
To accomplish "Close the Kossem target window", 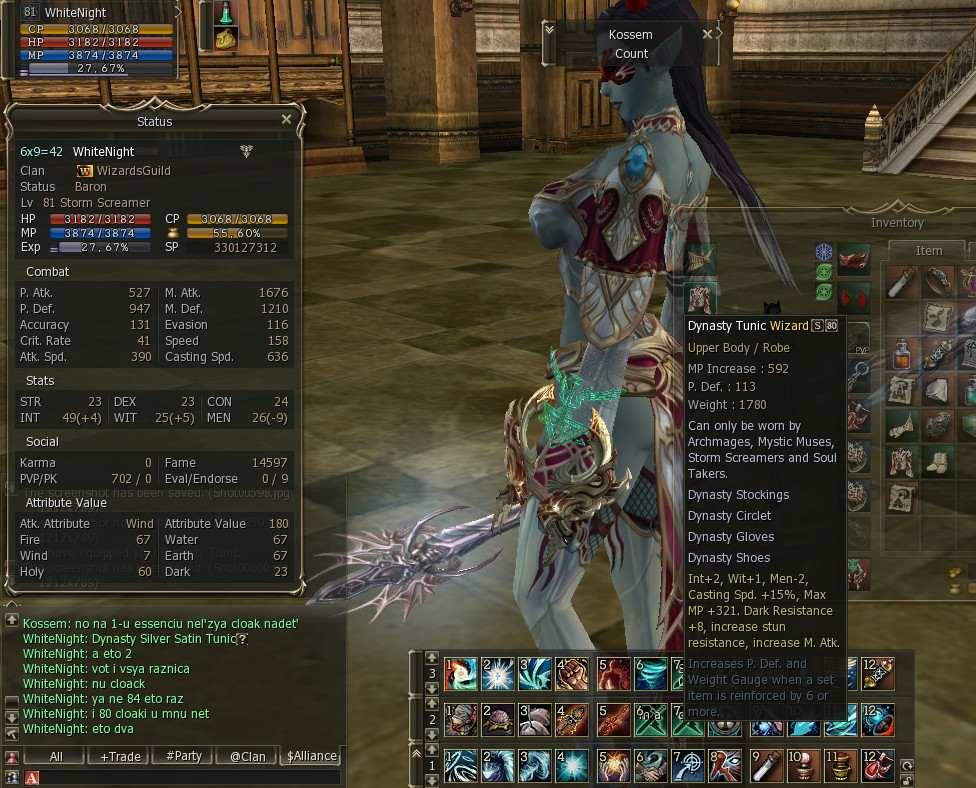I will pos(707,33).
